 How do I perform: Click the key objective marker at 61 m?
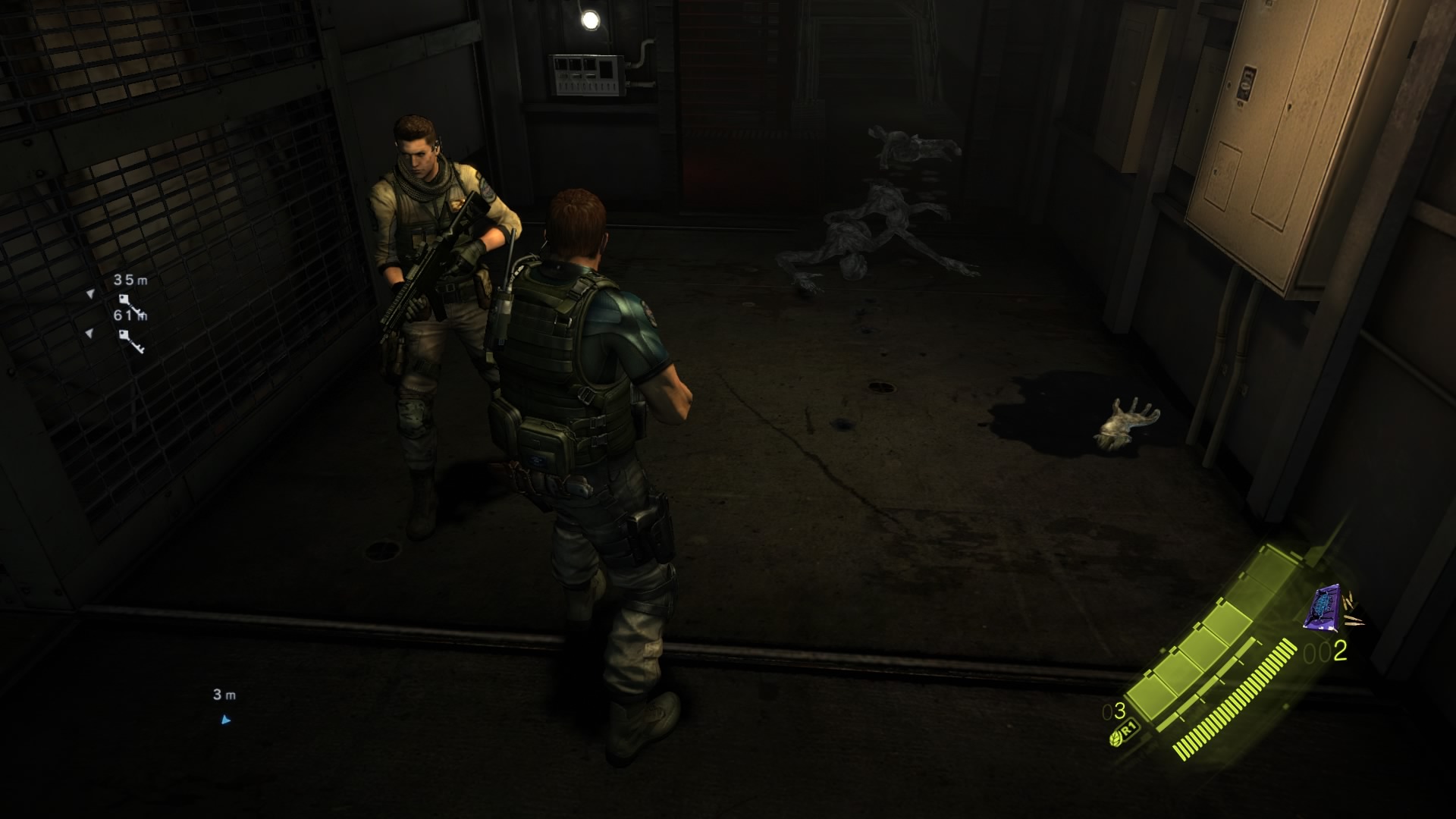coord(130,341)
